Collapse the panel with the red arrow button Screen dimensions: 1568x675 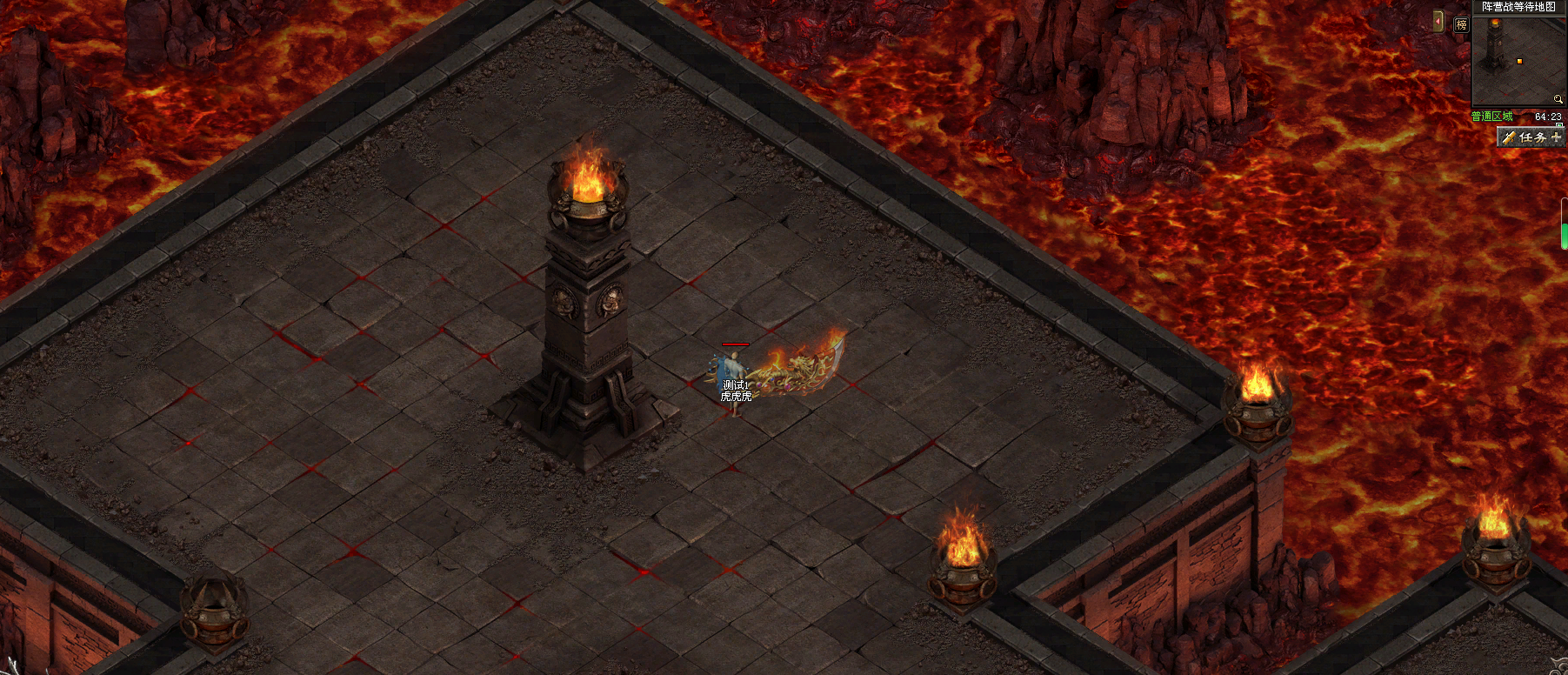pos(1438,21)
